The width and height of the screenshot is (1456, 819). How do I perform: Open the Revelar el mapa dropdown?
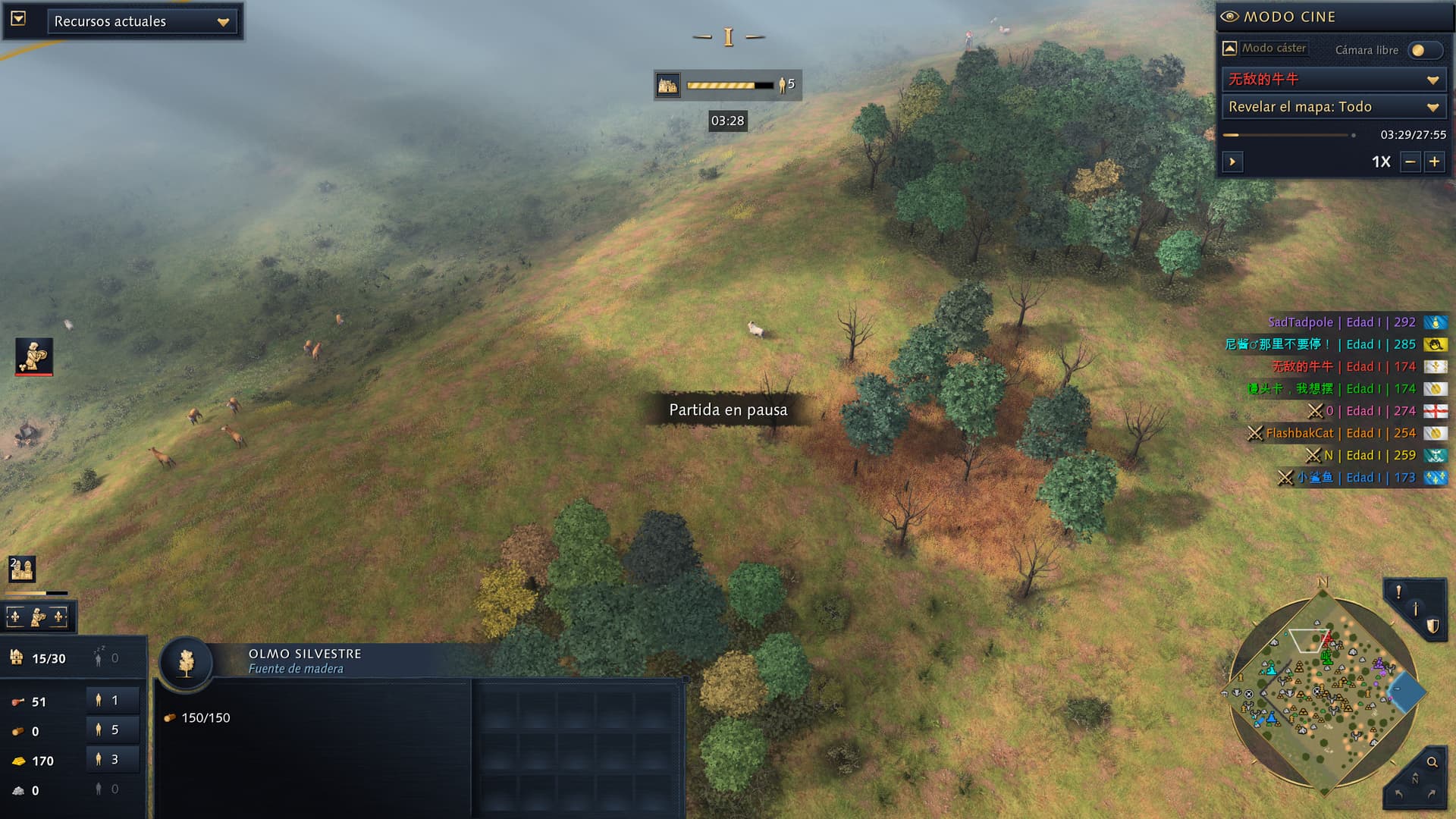[1333, 107]
